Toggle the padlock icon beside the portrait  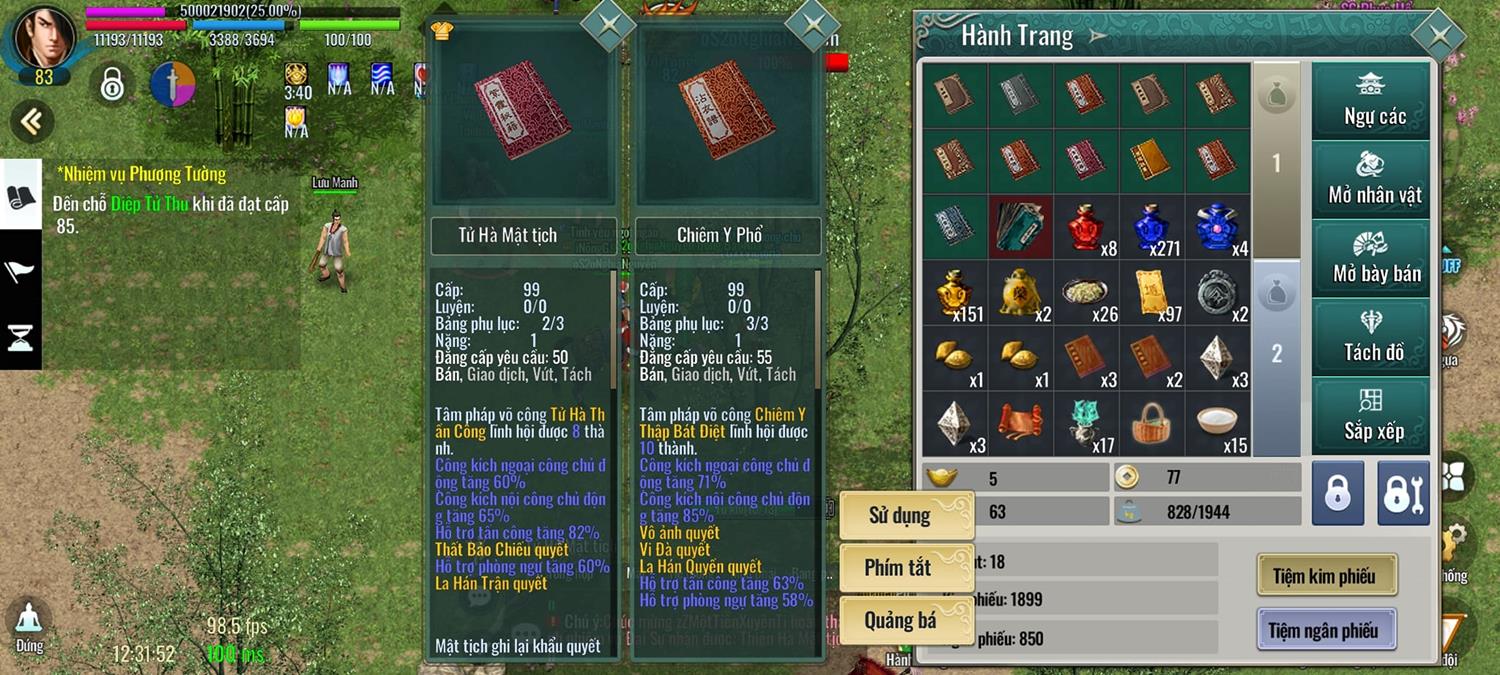(x=112, y=85)
